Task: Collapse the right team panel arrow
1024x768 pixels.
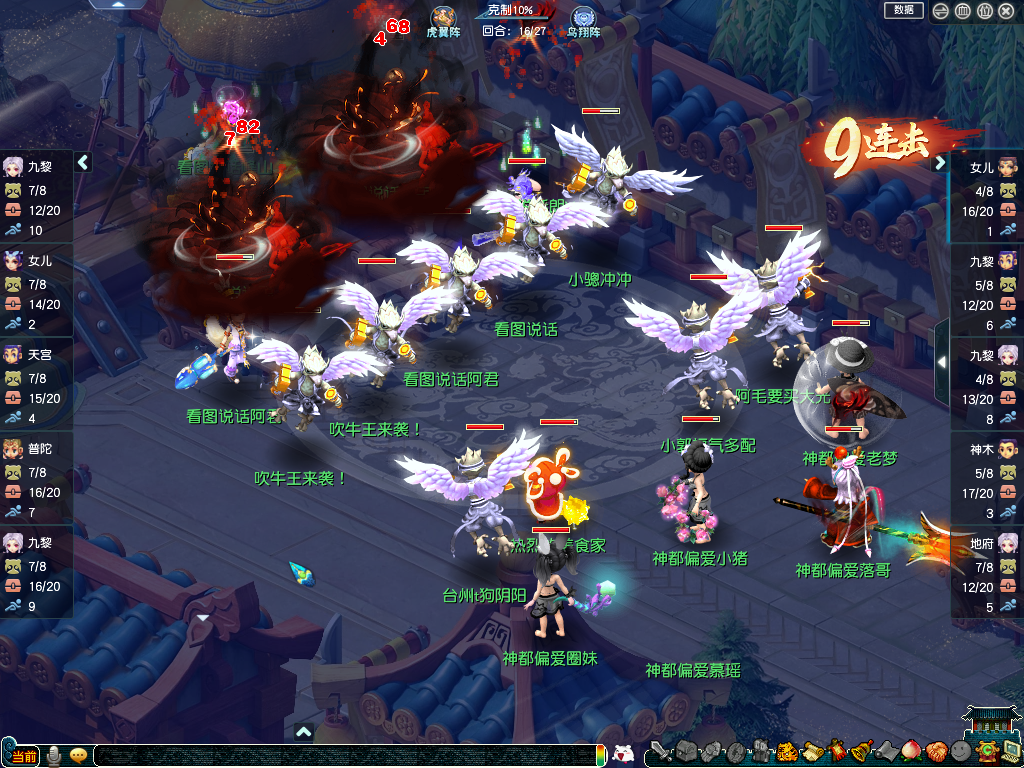Action: pos(940,163)
